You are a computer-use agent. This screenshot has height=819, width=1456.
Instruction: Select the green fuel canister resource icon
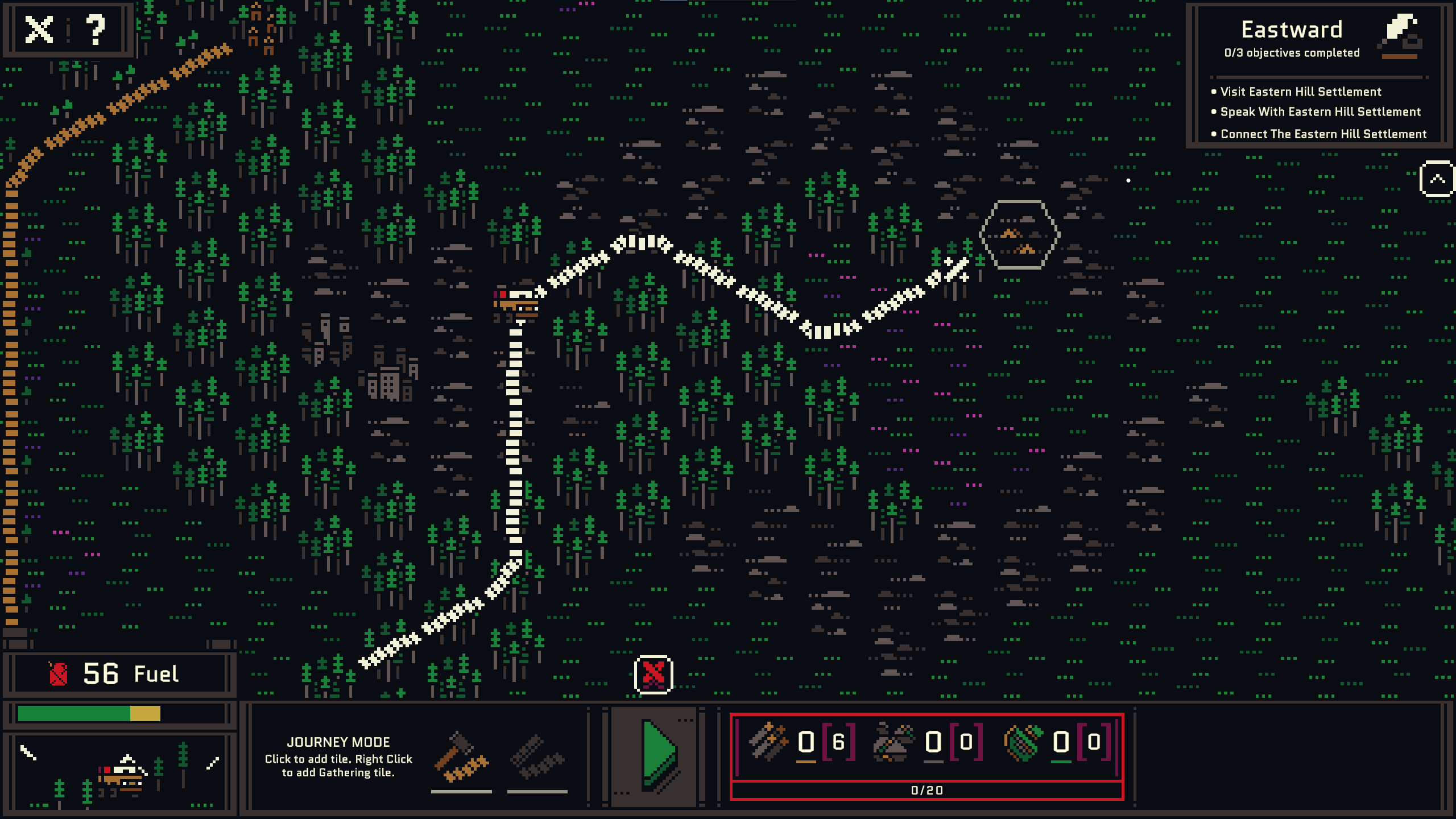point(1023,742)
